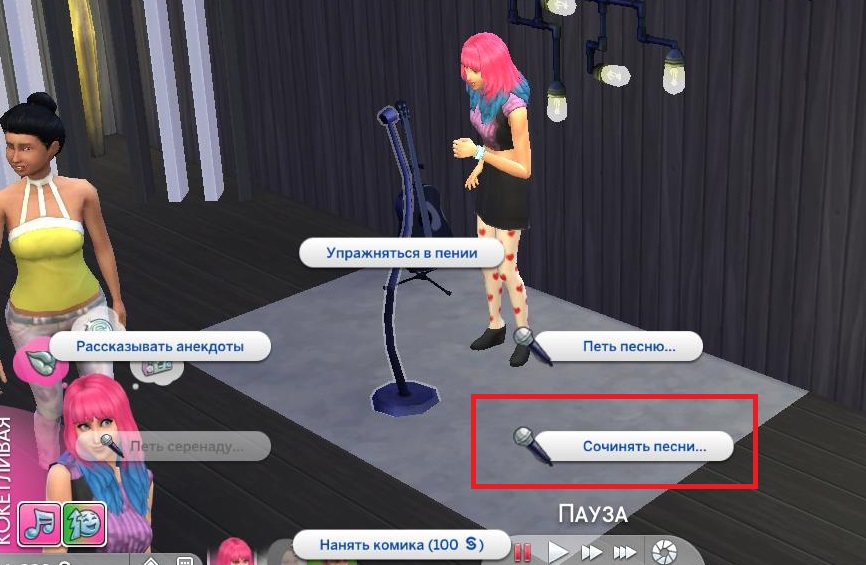Activate triple fast-forward speed

click(625, 551)
